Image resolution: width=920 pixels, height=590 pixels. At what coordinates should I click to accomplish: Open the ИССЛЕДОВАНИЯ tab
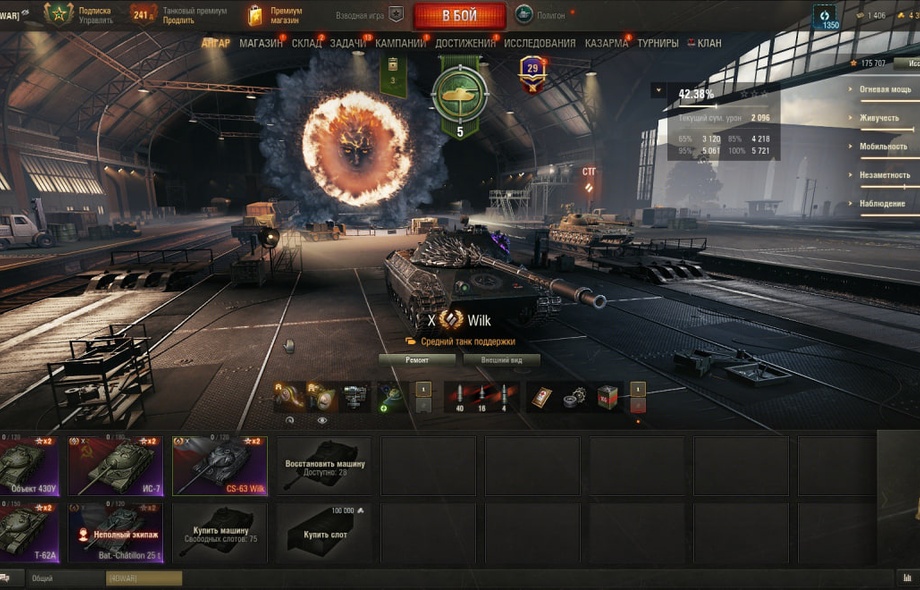[x=539, y=44]
